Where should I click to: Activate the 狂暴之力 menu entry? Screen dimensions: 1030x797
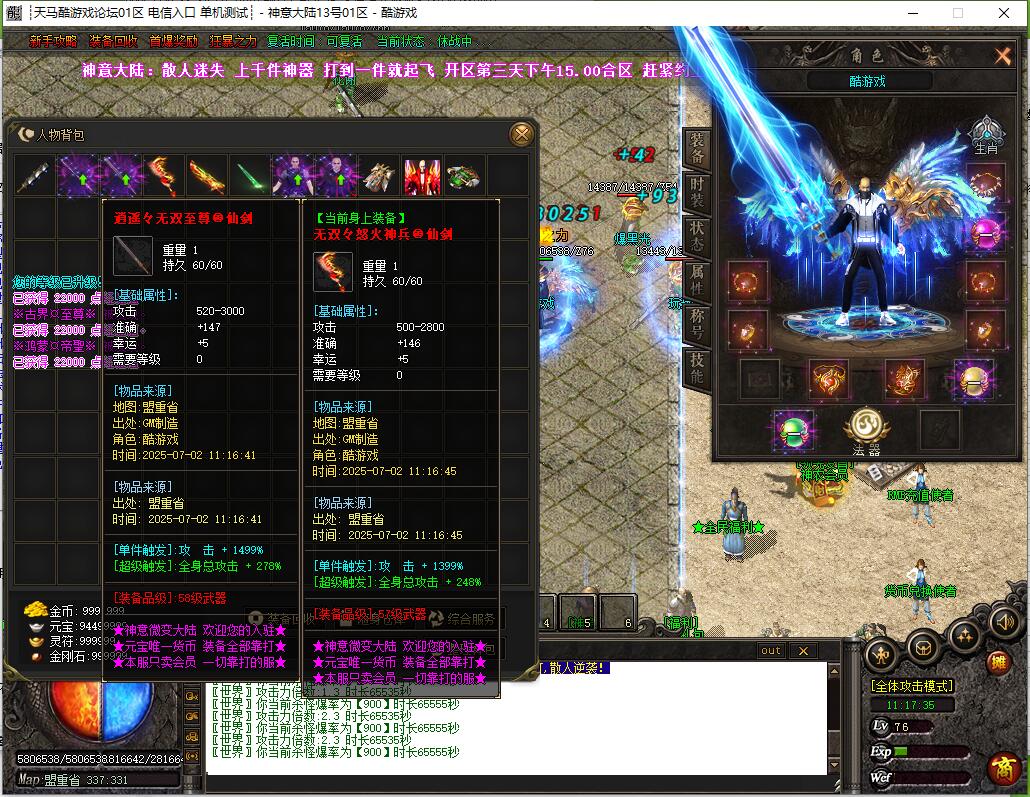click(x=233, y=42)
